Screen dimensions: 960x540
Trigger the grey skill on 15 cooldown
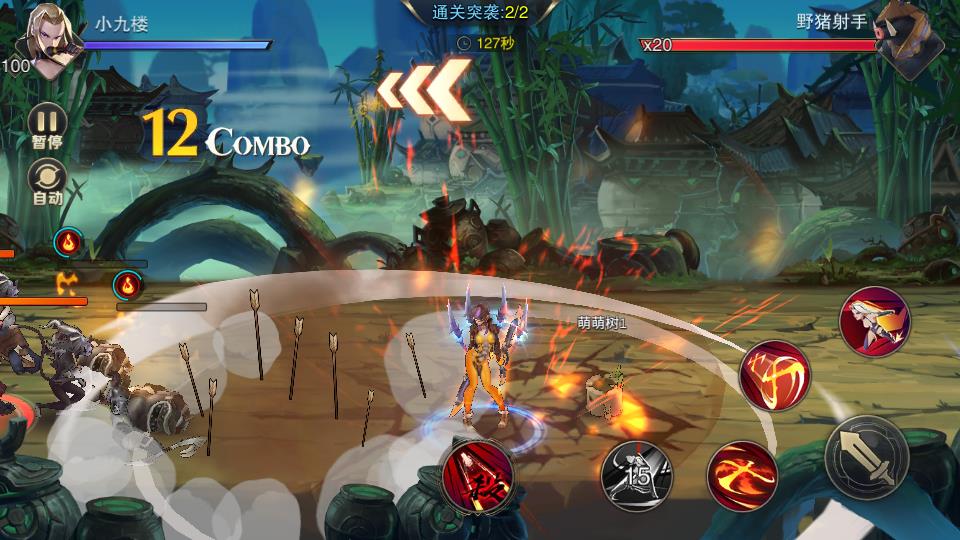[x=636, y=474]
